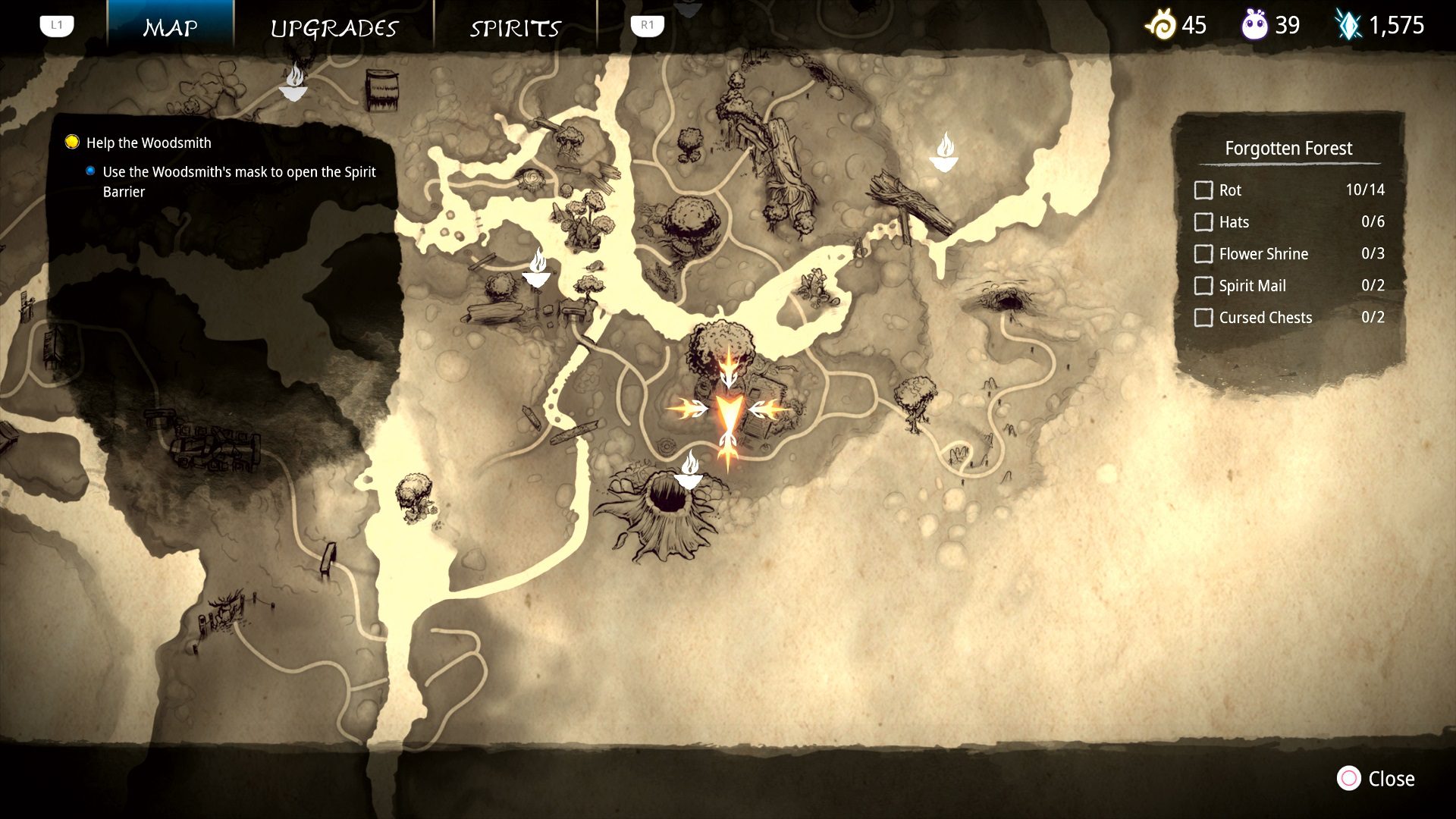Click the flame shrine icon near the village center

[x=538, y=273]
